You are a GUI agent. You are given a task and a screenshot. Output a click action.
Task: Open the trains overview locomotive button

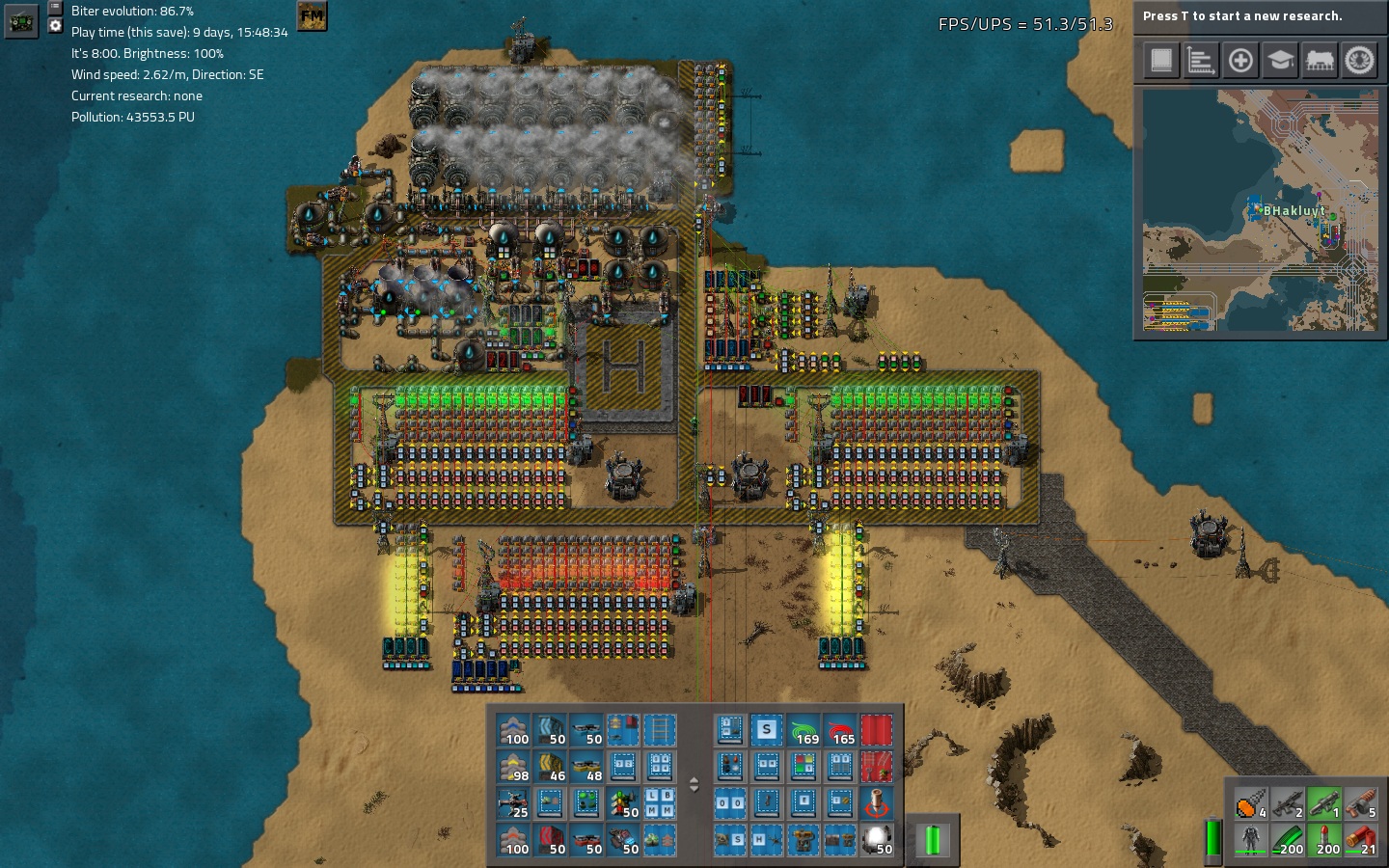pos(1320,61)
